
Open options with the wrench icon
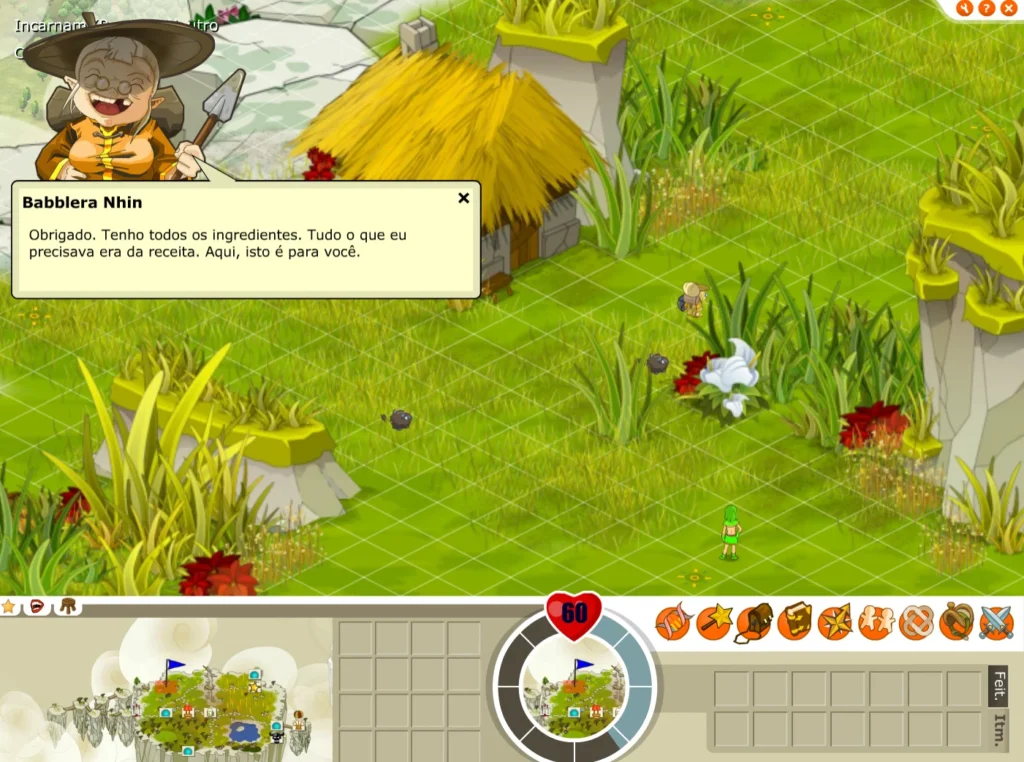[x=965, y=8]
